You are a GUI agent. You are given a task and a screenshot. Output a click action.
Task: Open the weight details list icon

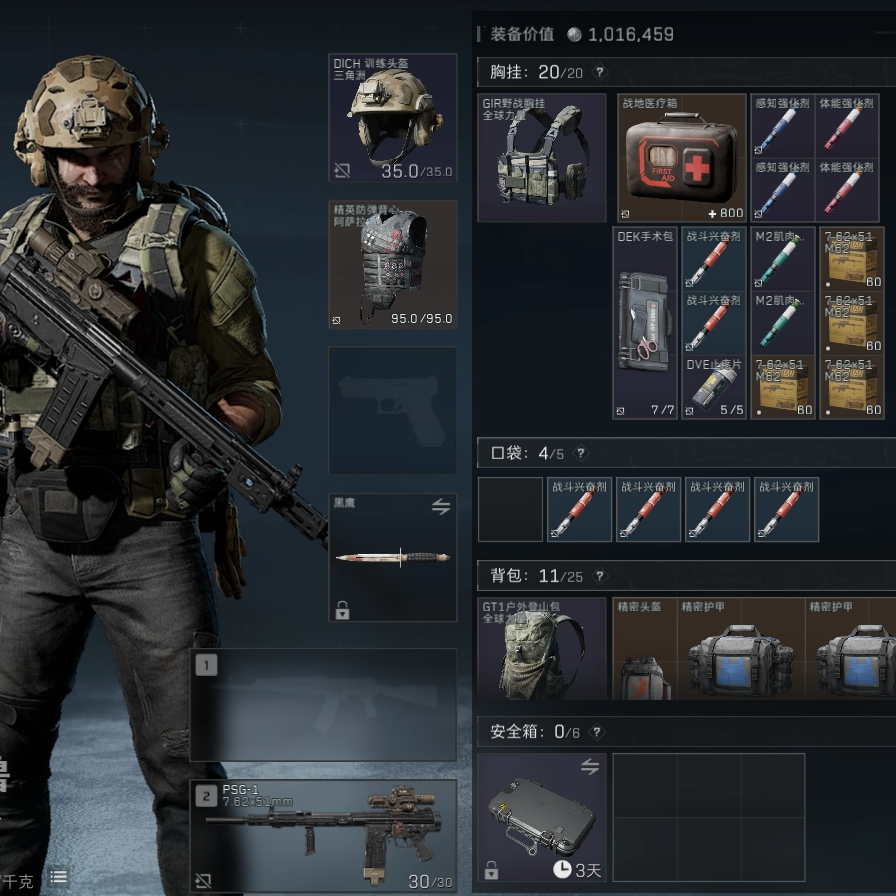(59, 877)
